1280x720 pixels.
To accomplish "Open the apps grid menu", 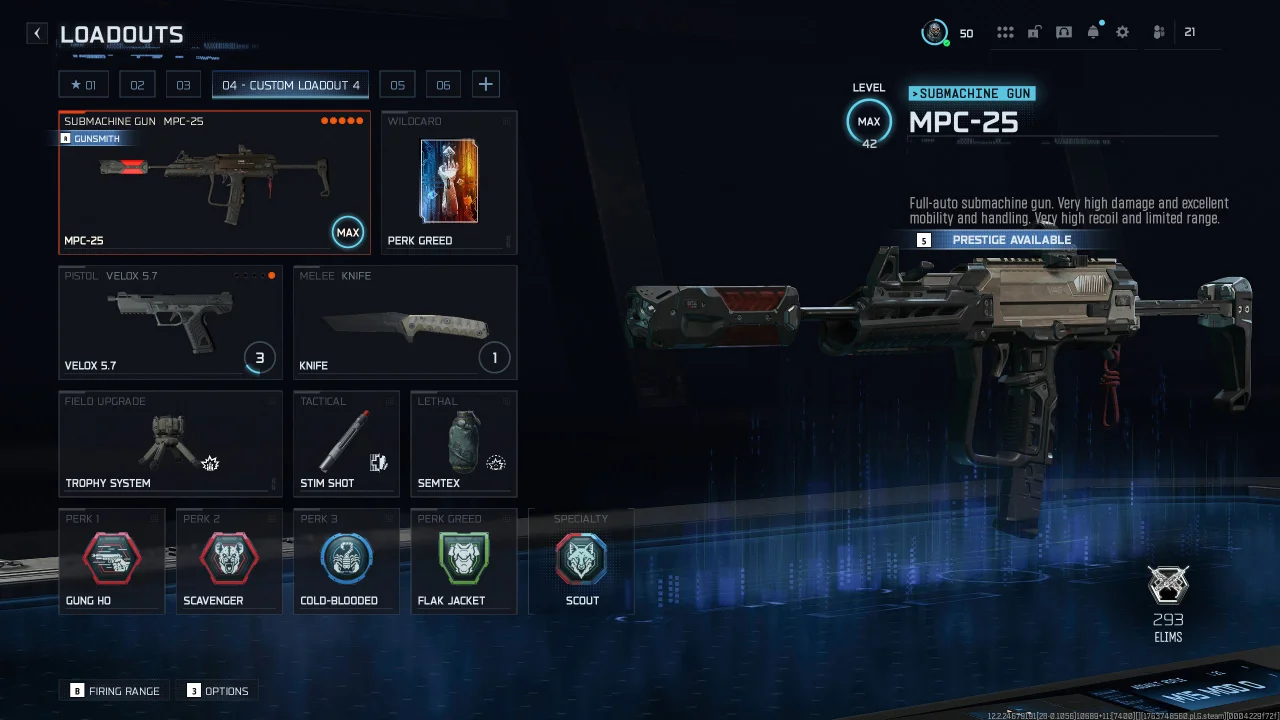I will [1005, 31].
